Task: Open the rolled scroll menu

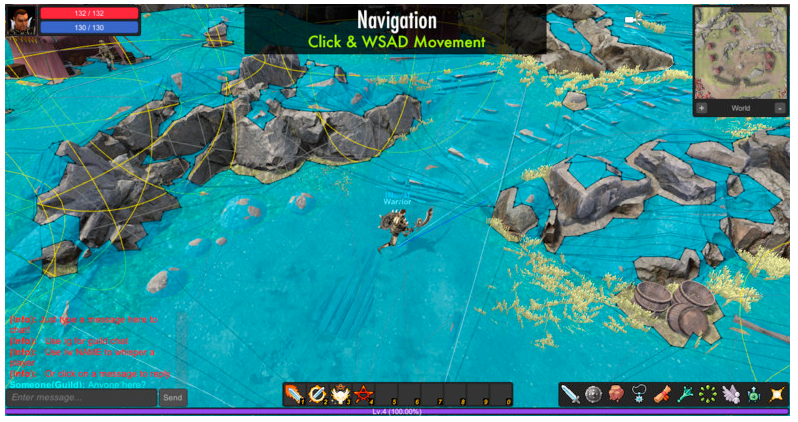Action: pyautogui.click(x=662, y=394)
